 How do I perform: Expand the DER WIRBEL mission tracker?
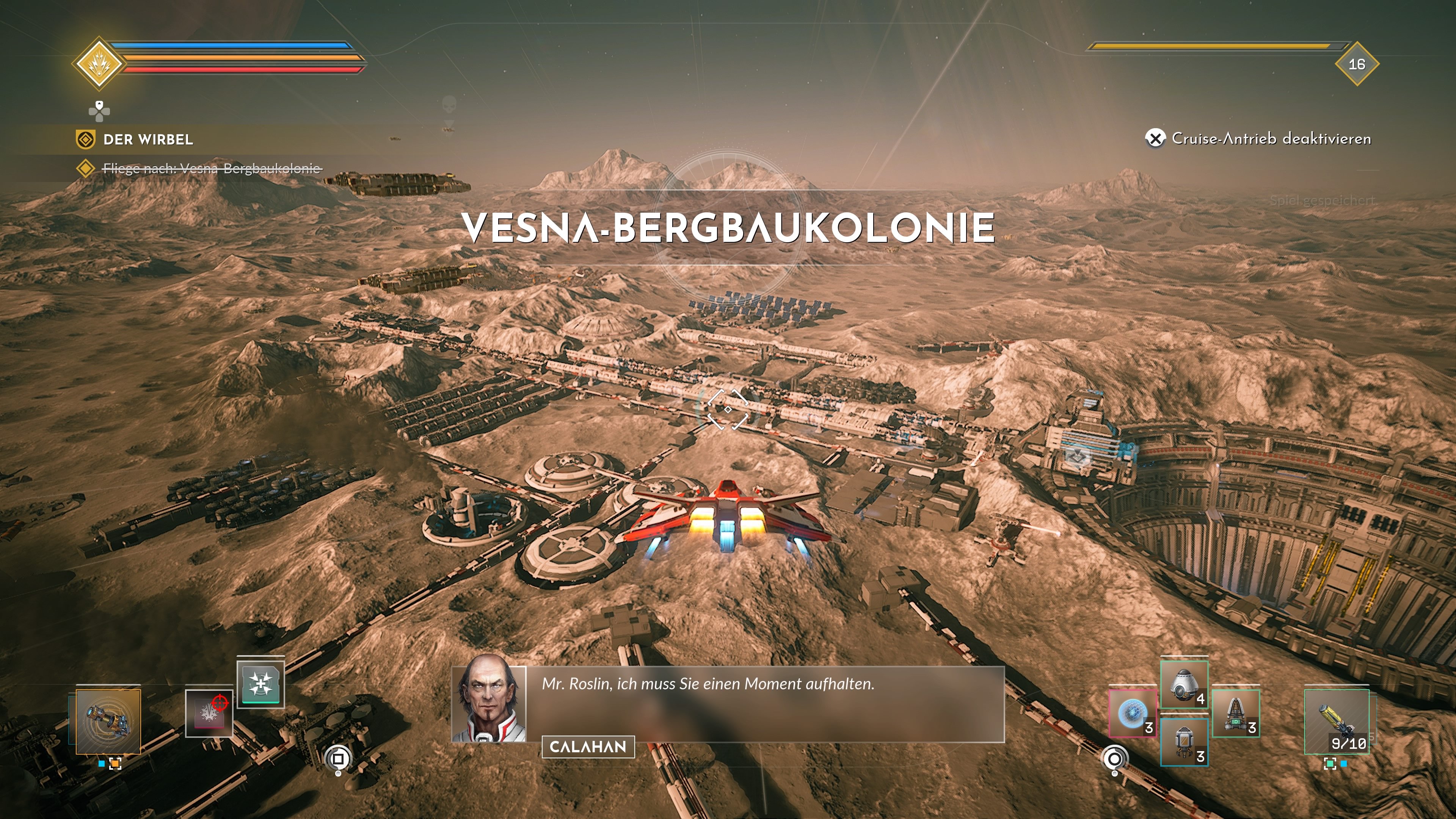148,140
